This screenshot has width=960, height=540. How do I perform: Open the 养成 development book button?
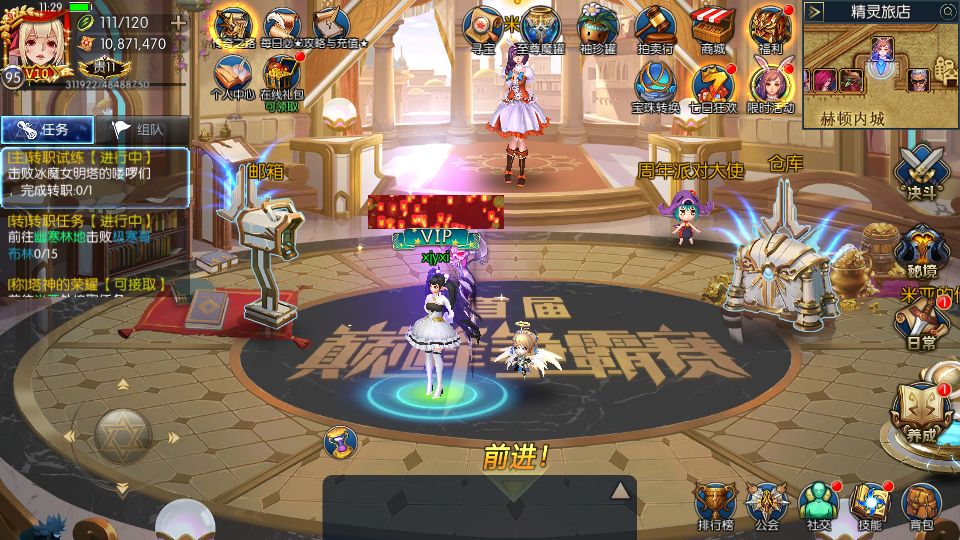(917, 412)
